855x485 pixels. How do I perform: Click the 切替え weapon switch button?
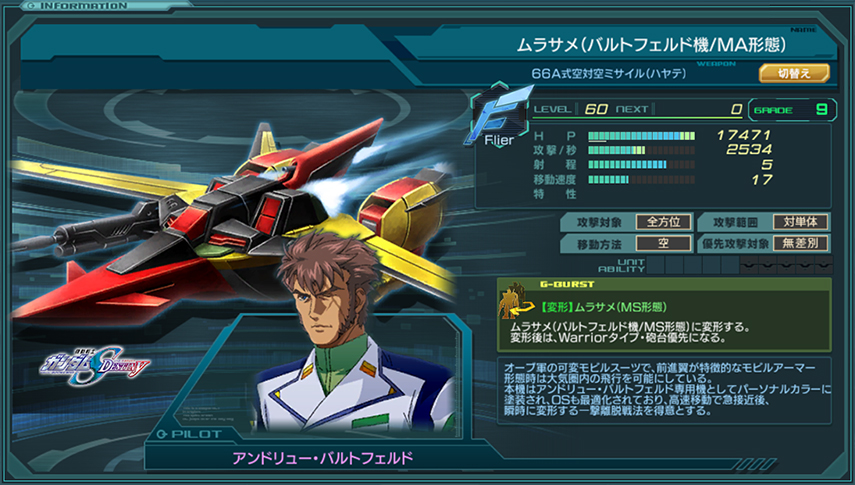[x=794, y=73]
